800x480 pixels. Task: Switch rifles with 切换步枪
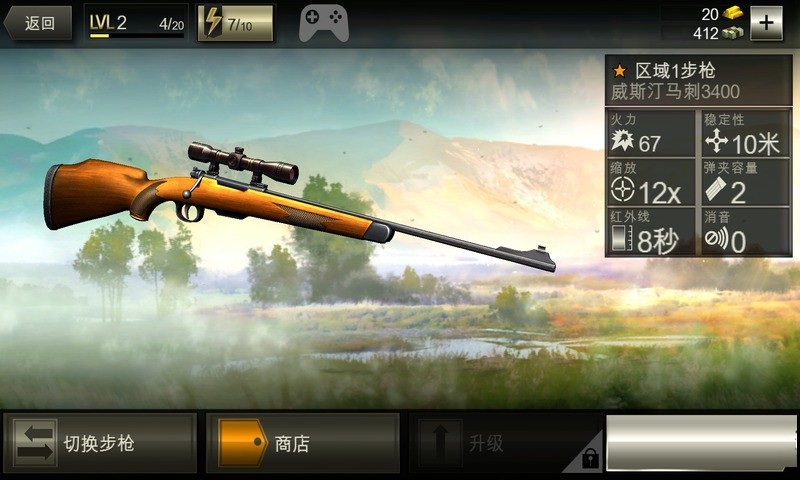(x=99, y=443)
